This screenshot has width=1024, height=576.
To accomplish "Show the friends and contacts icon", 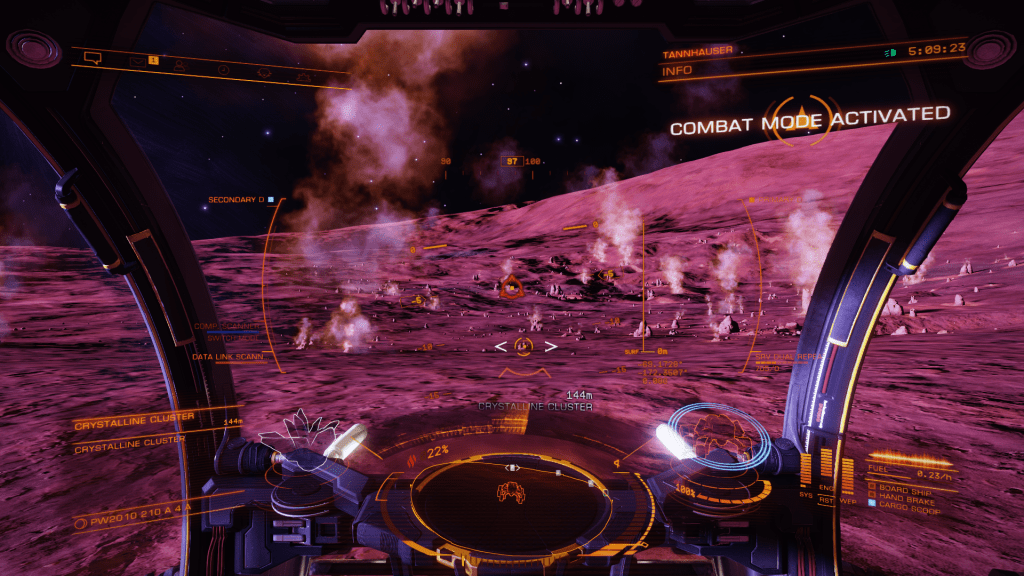I will coord(180,65).
